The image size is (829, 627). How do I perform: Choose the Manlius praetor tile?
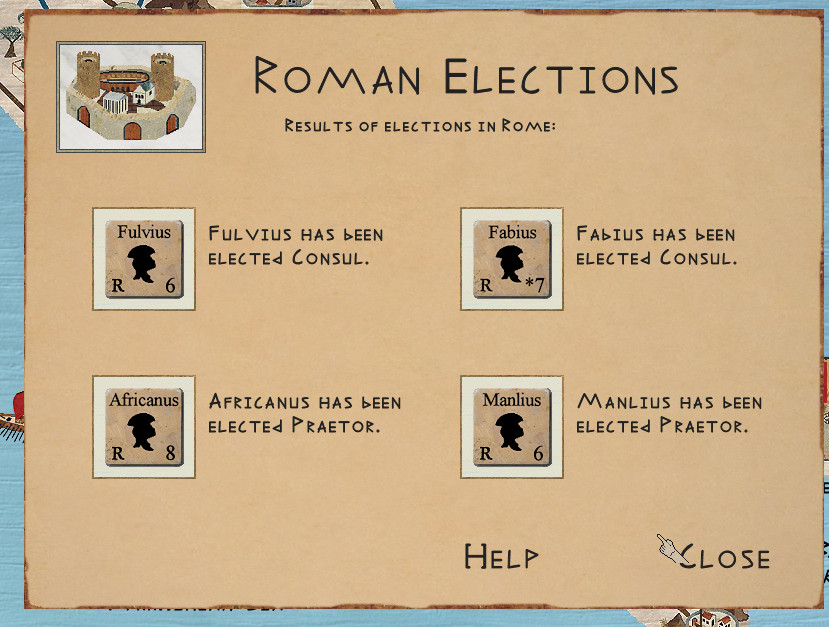[512, 427]
